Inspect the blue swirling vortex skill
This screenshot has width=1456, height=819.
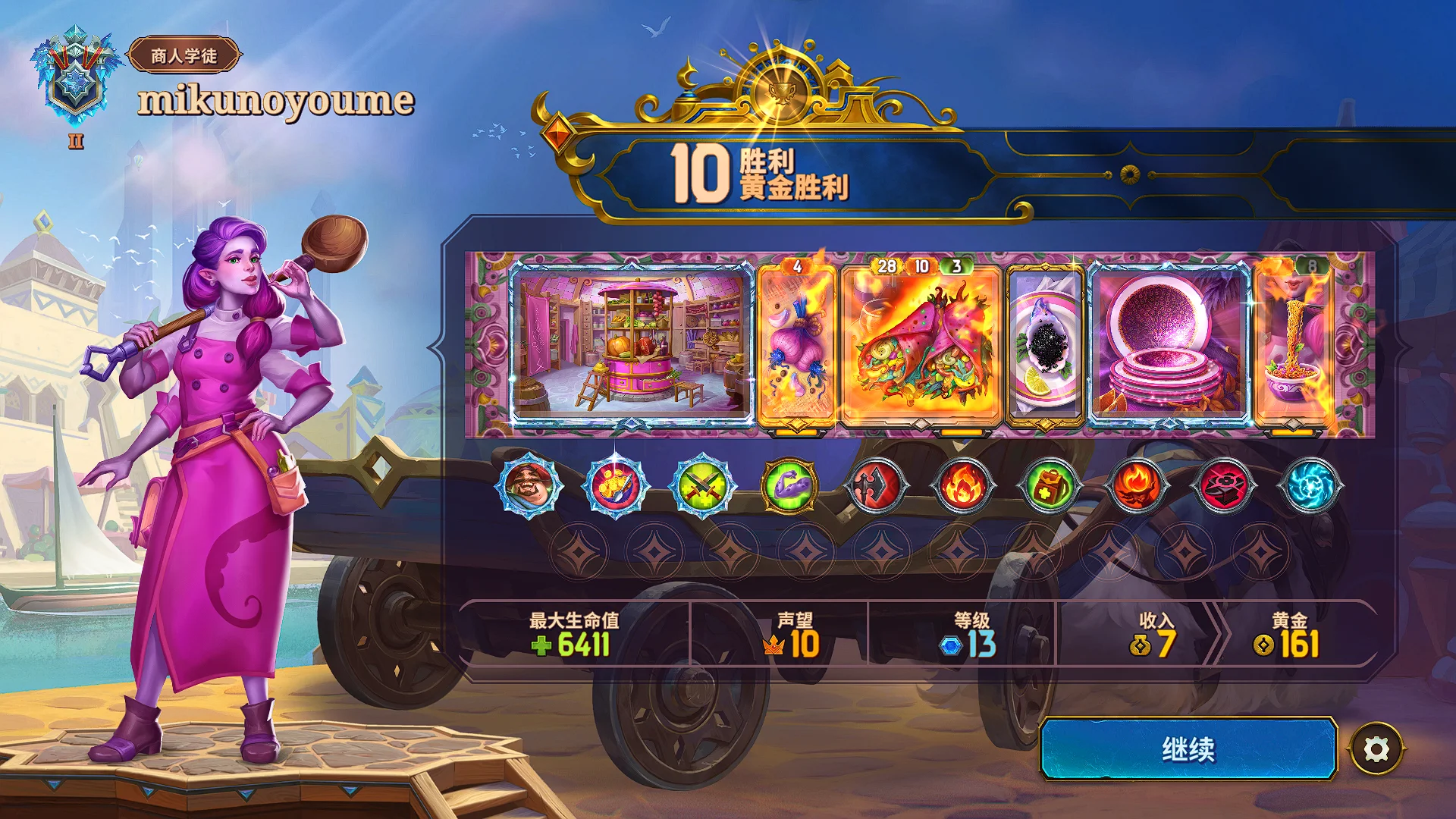pos(1310,485)
